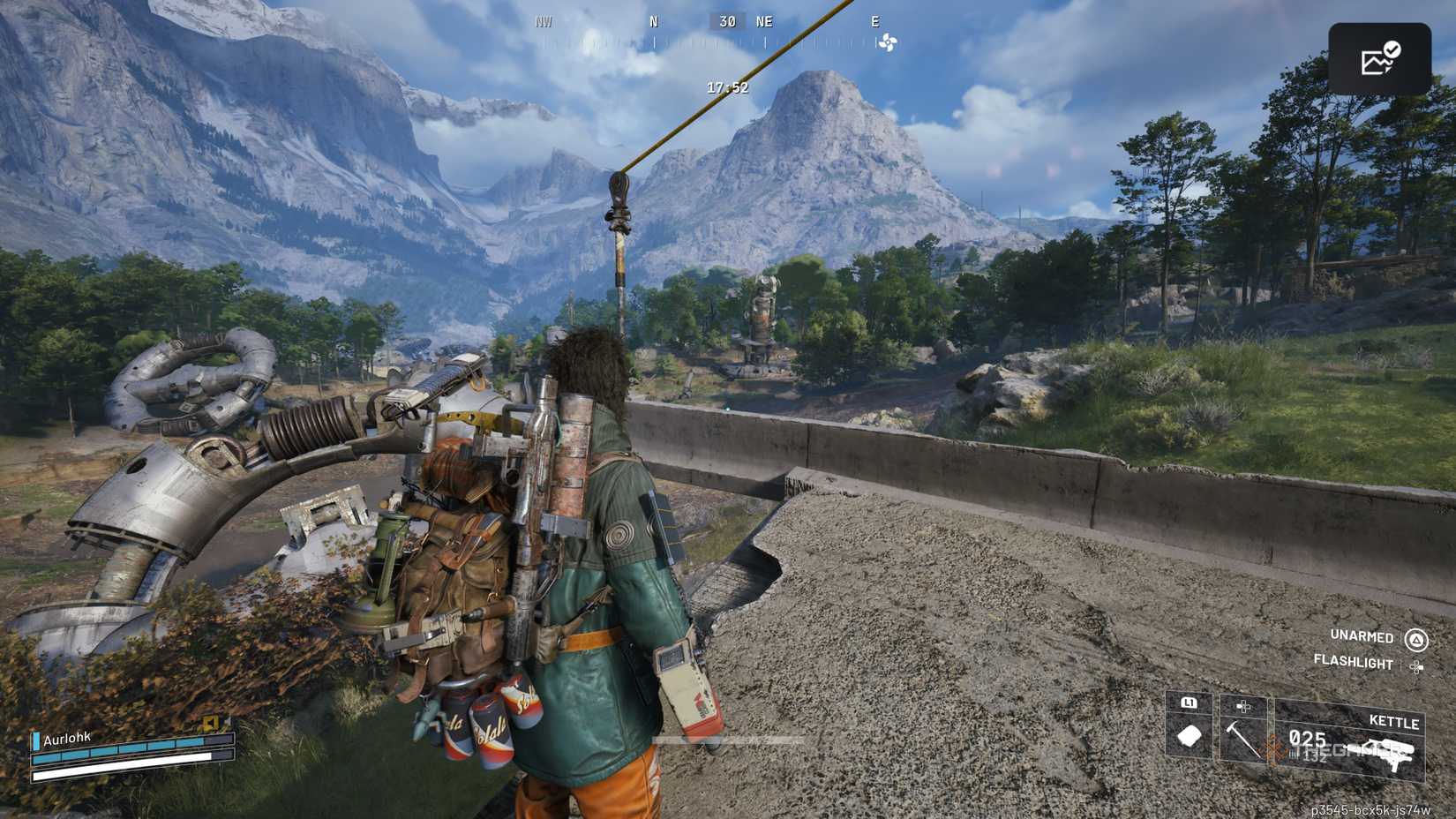Open the photo gallery icon in top-right corner

[1381, 56]
